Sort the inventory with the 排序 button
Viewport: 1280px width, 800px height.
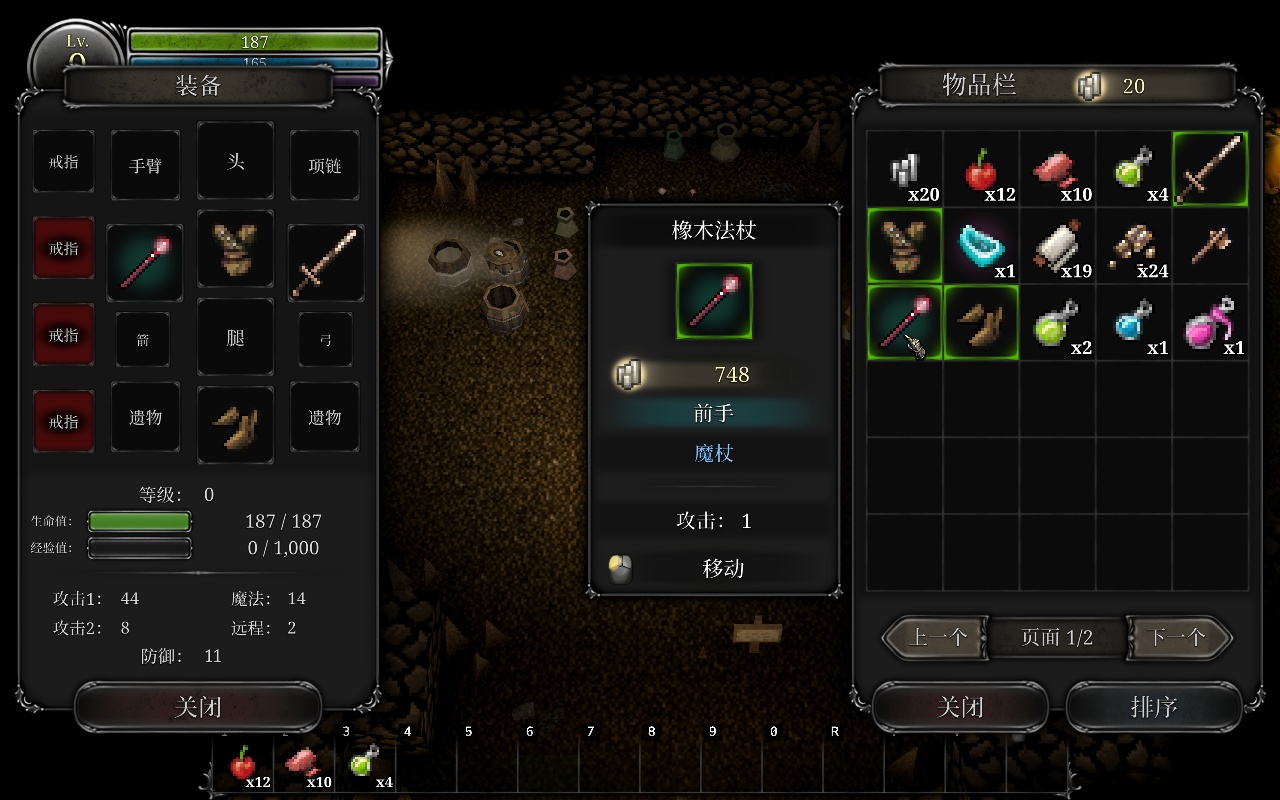click(1153, 708)
